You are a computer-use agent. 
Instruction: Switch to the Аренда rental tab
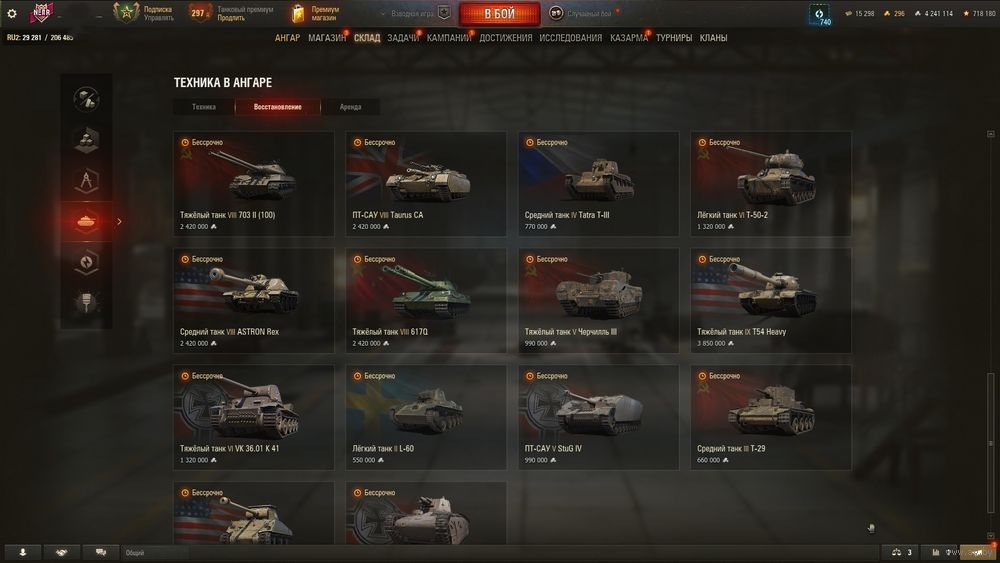click(x=350, y=107)
